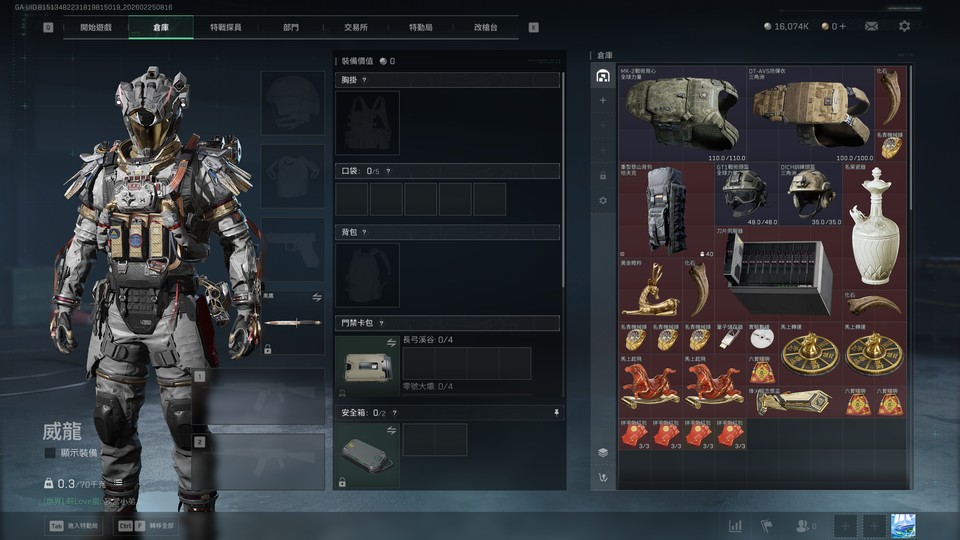Select the MK-2 tactical vest in the stash

click(682, 112)
